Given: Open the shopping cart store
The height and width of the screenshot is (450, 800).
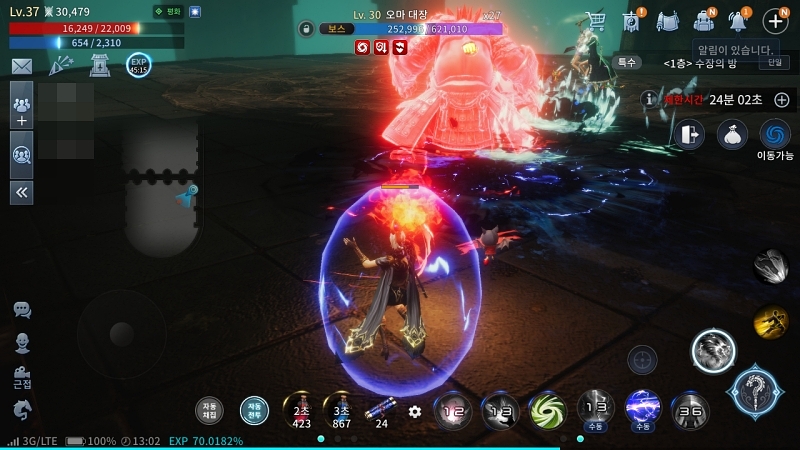Looking at the screenshot, I should [595, 20].
